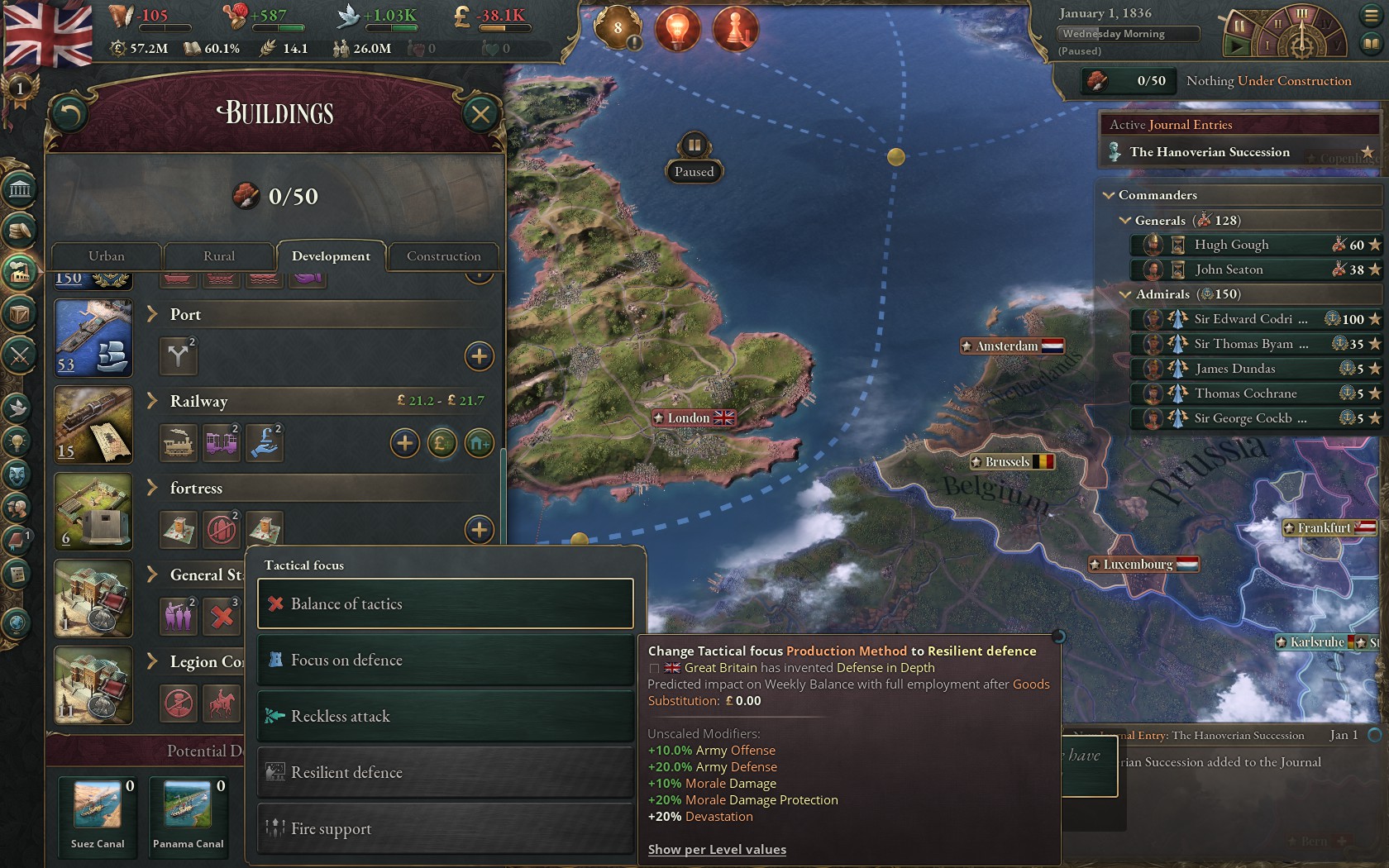Screen dimensions: 1389x868
Task: Expand the Railway building entry
Action: pyautogui.click(x=152, y=401)
